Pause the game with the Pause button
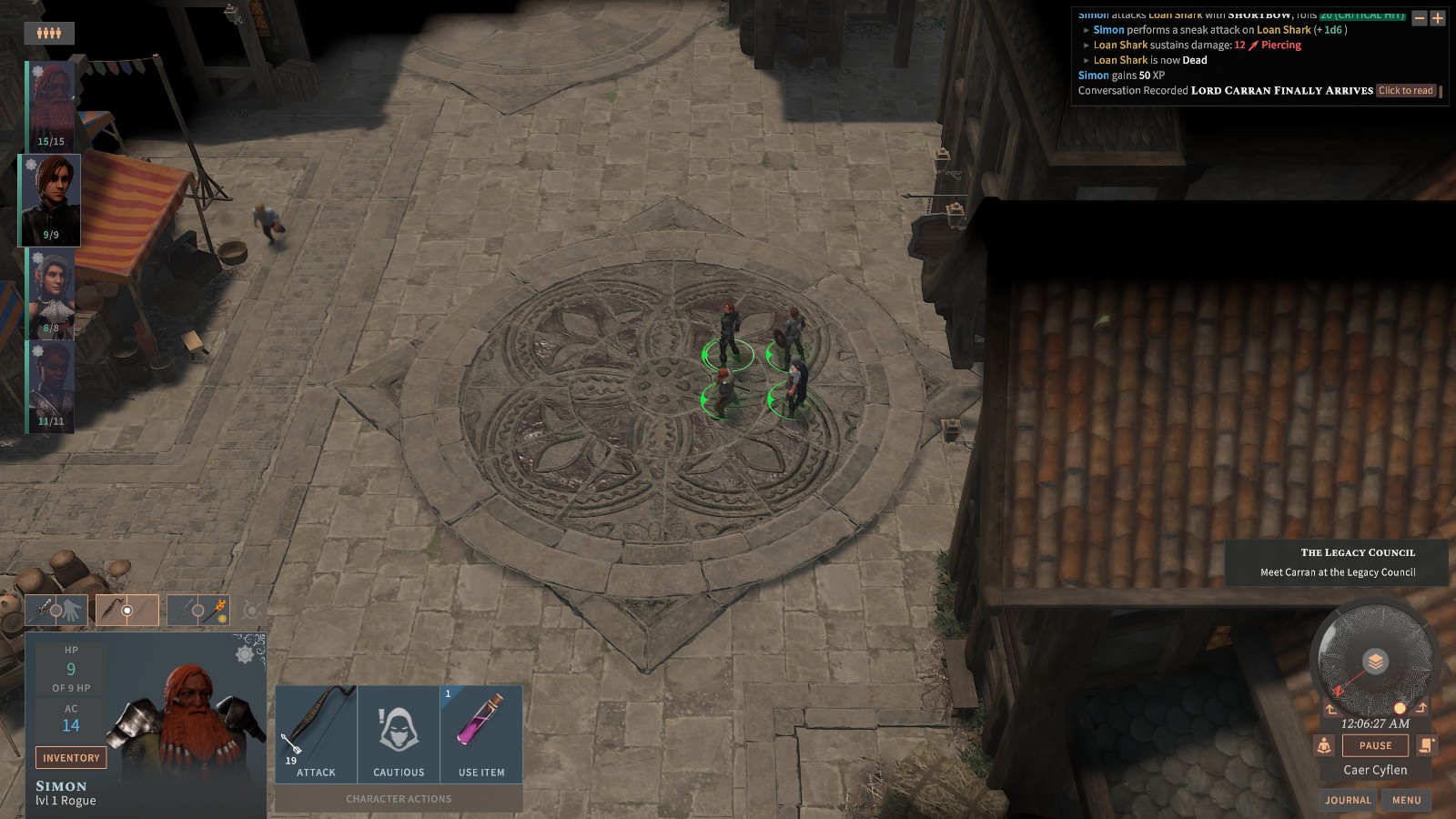 [1375, 745]
